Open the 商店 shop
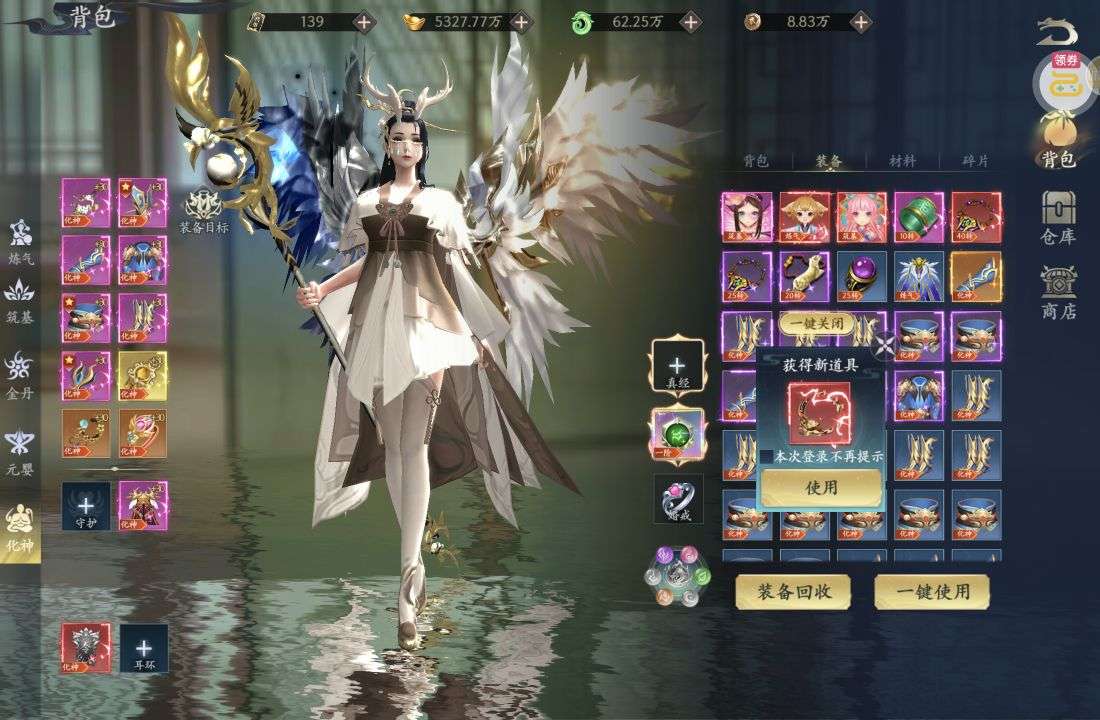 (1059, 293)
